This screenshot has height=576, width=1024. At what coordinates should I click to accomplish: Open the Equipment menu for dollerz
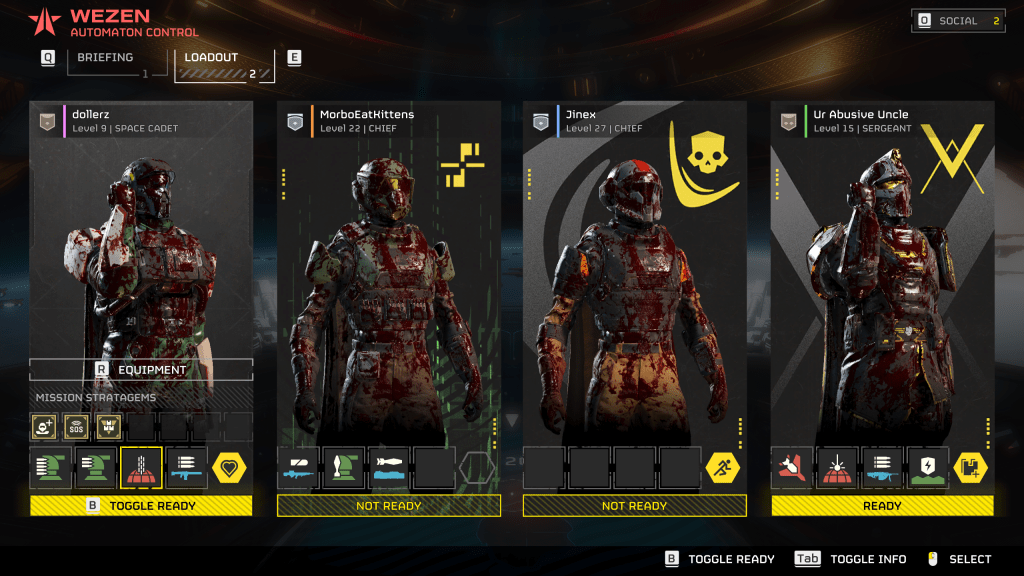[141, 369]
